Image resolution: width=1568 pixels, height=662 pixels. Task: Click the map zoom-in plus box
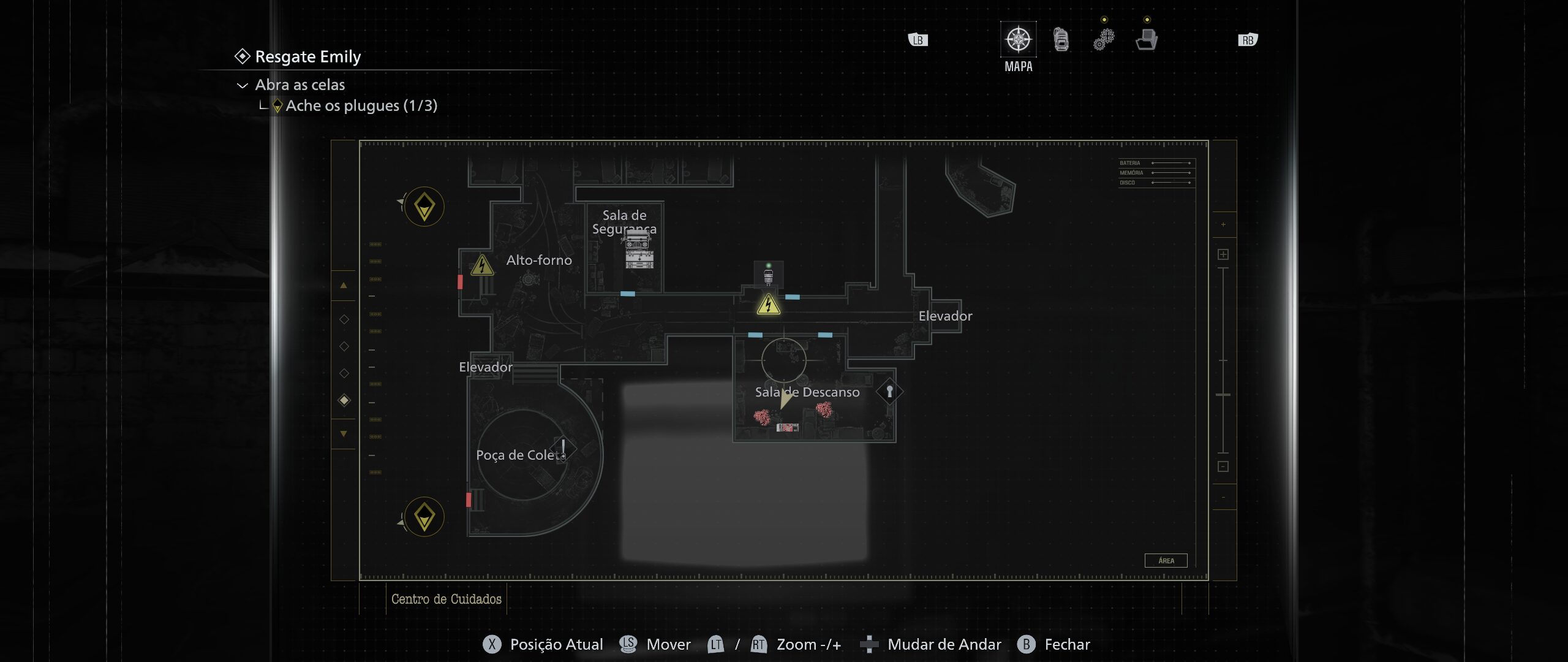(1223, 254)
